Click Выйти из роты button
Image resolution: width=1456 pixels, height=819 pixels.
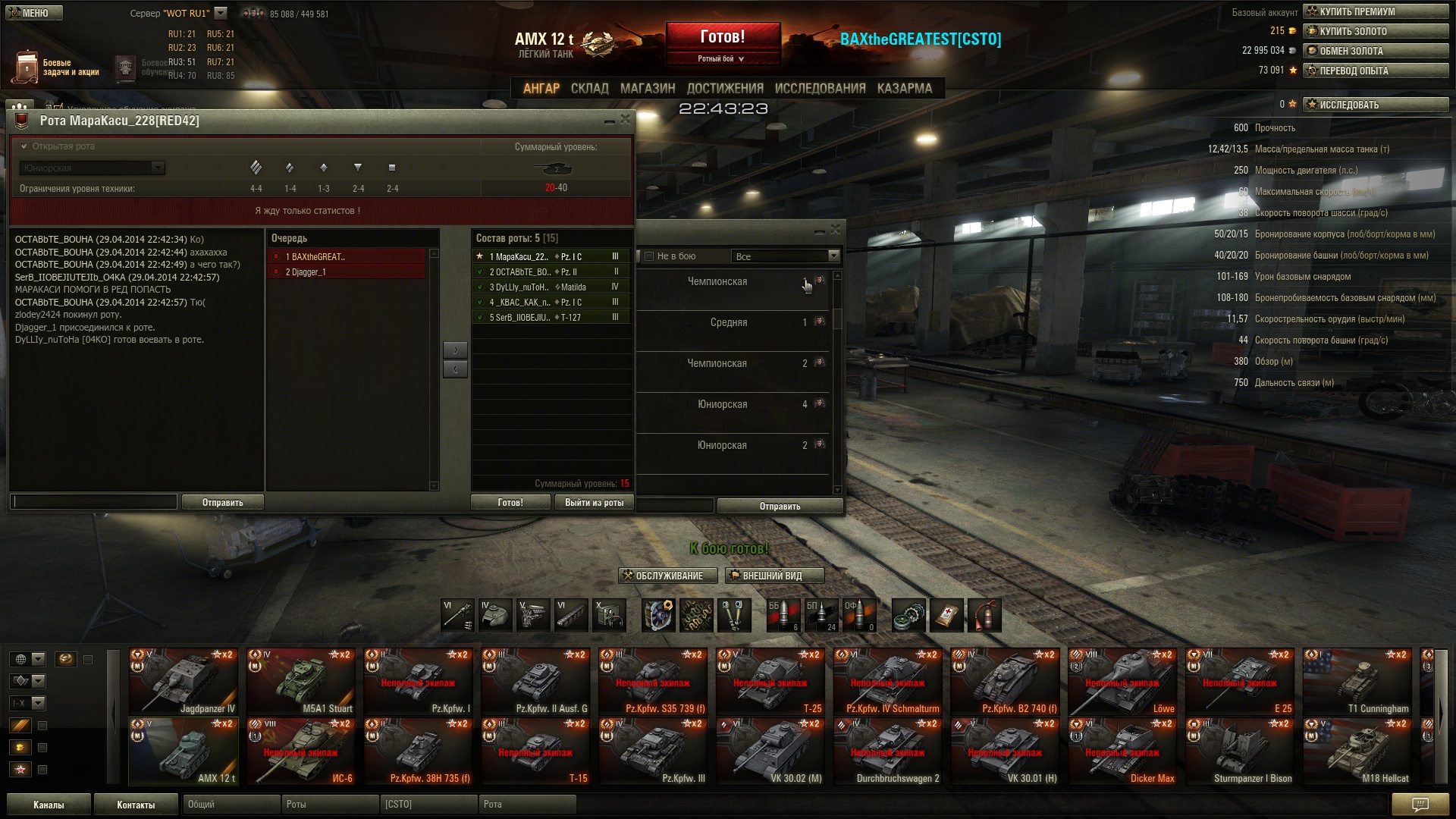[x=594, y=503]
